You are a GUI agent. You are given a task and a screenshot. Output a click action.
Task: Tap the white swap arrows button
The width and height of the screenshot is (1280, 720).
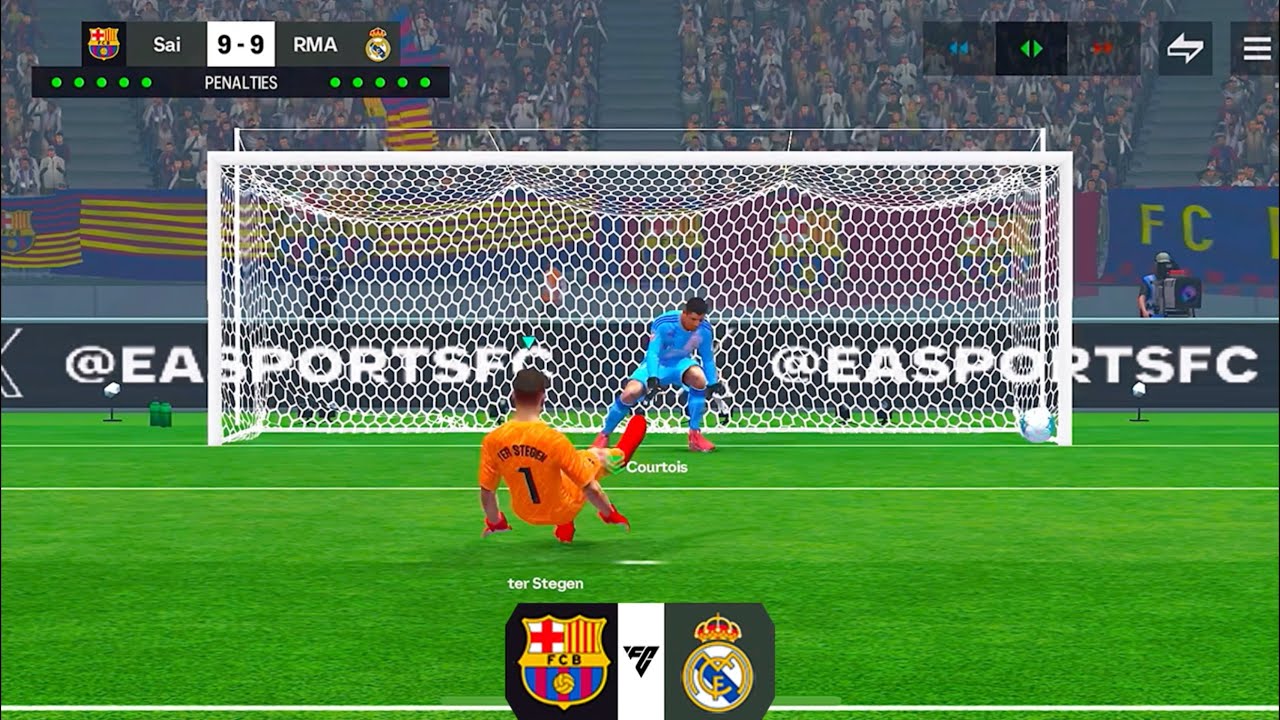tap(1185, 48)
